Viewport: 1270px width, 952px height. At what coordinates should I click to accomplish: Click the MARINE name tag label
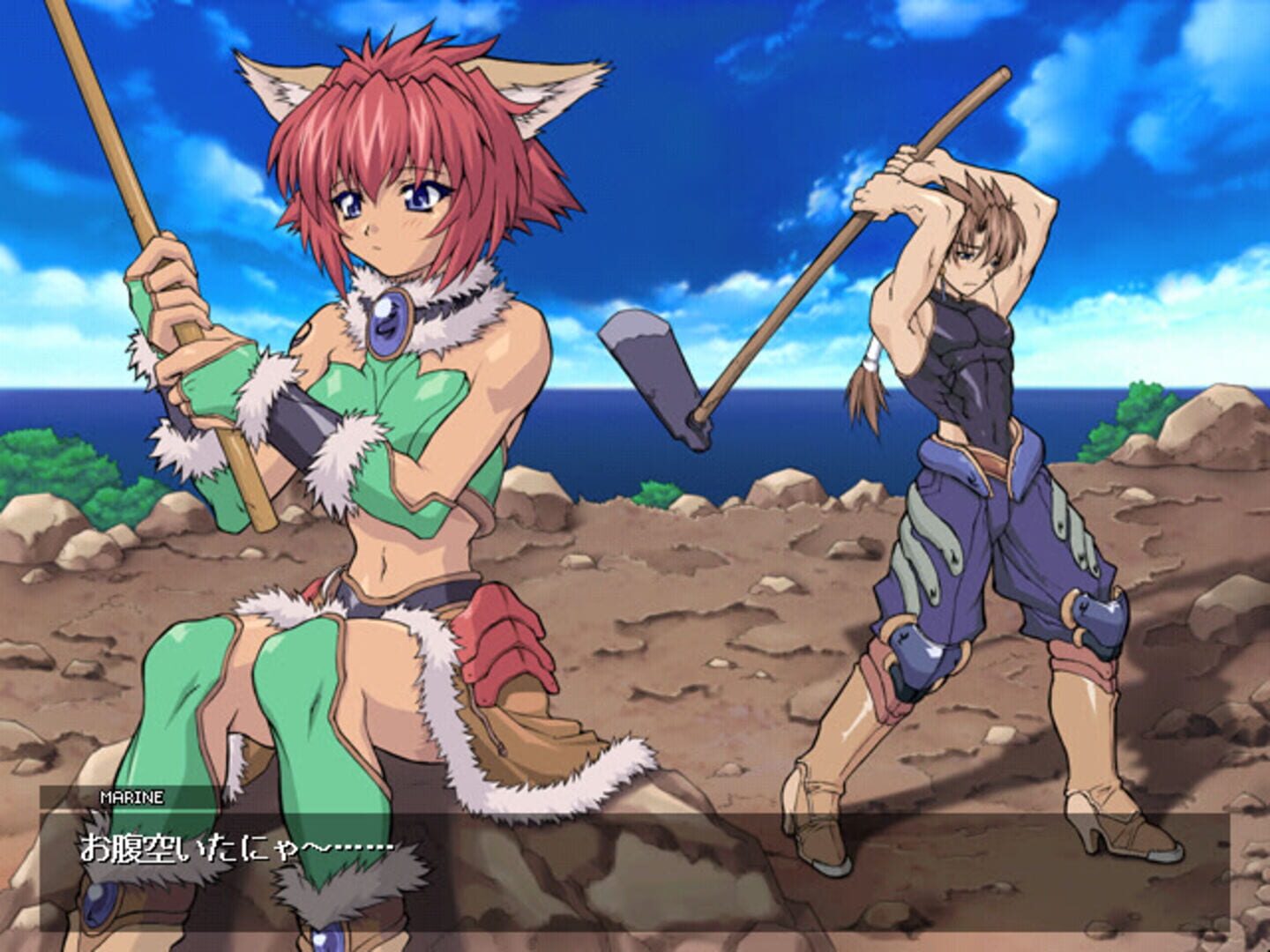pyautogui.click(x=132, y=799)
